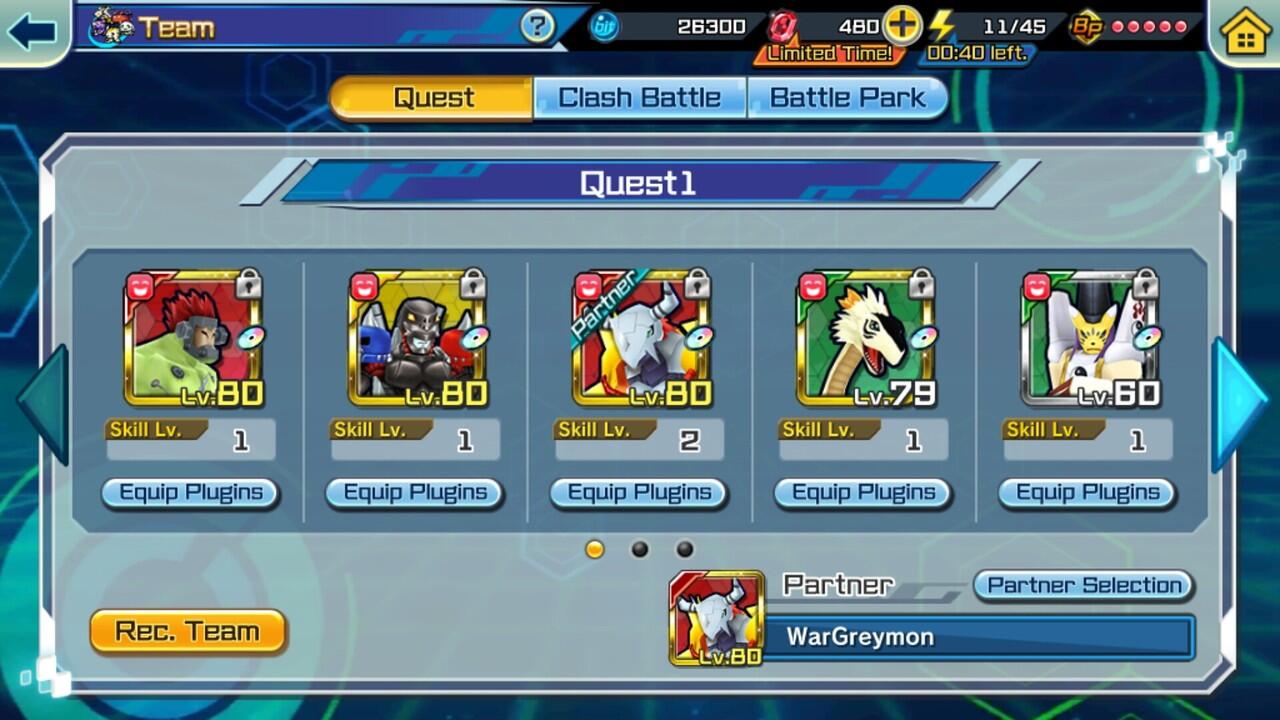The width and height of the screenshot is (1280, 720).
Task: Open the Battle Park tab
Action: tap(846, 98)
